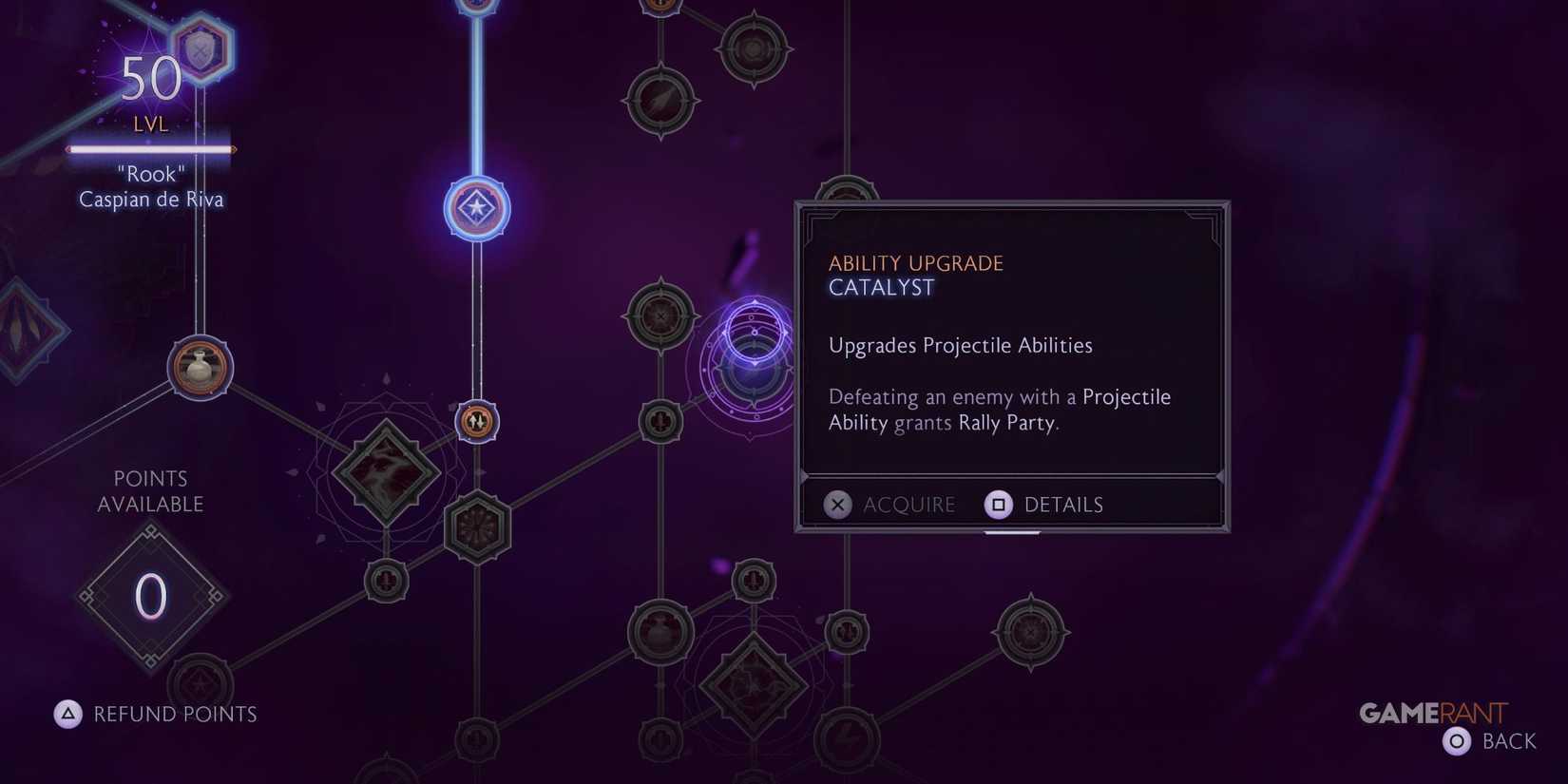Select the glowing star ability node
Screen dimensions: 1568x784
476,208
